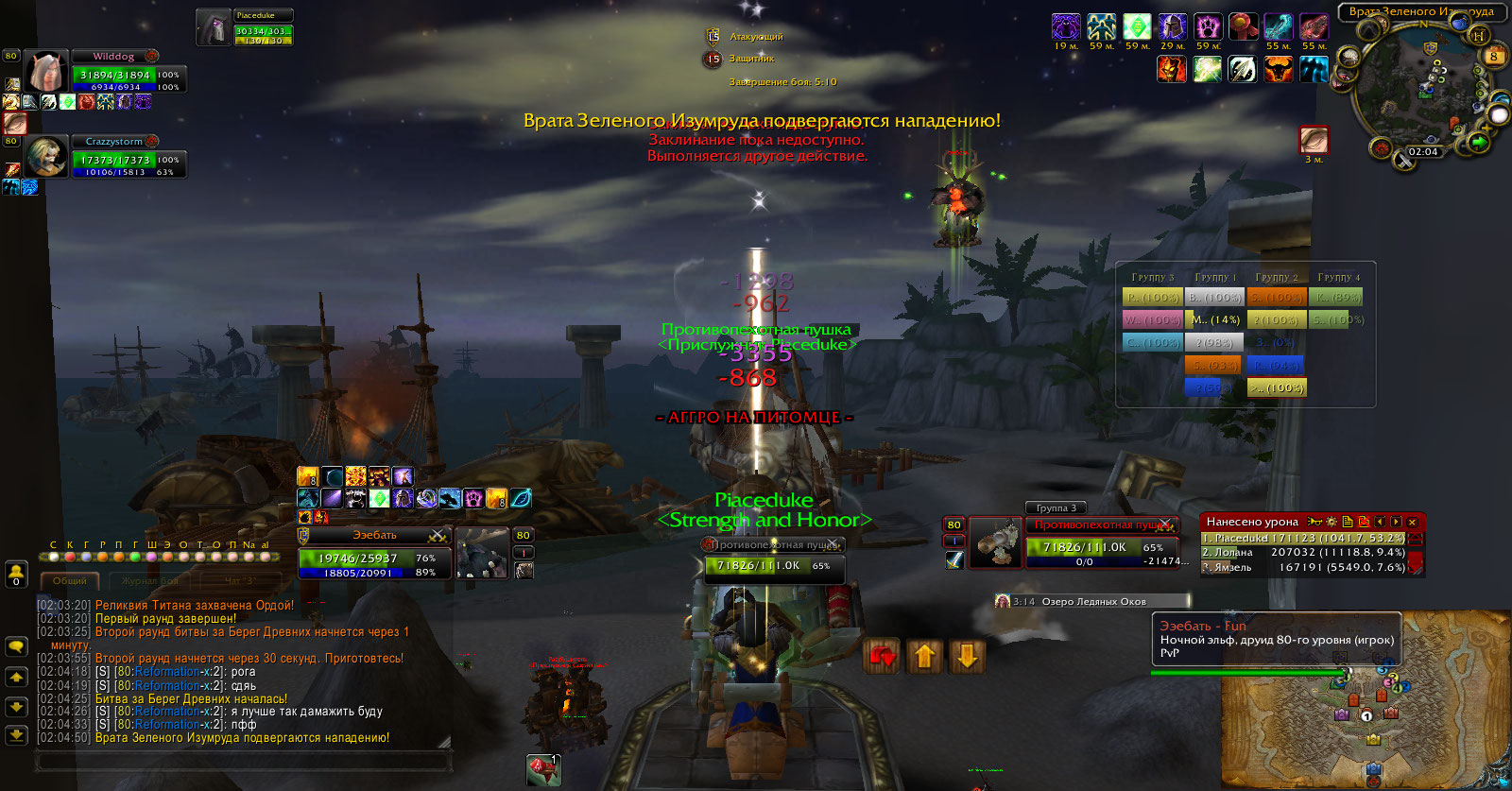Open the damage meter gear settings
Image resolution: width=1512 pixels, height=791 pixels.
pos(1332,522)
